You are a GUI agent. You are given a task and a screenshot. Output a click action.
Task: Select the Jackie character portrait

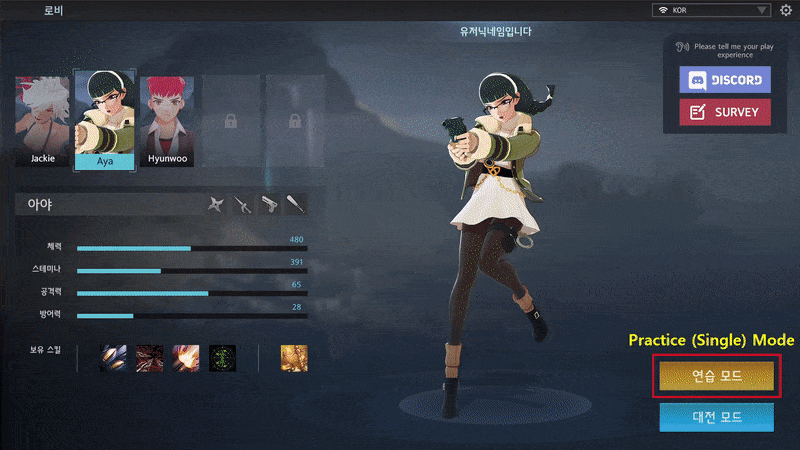click(43, 120)
